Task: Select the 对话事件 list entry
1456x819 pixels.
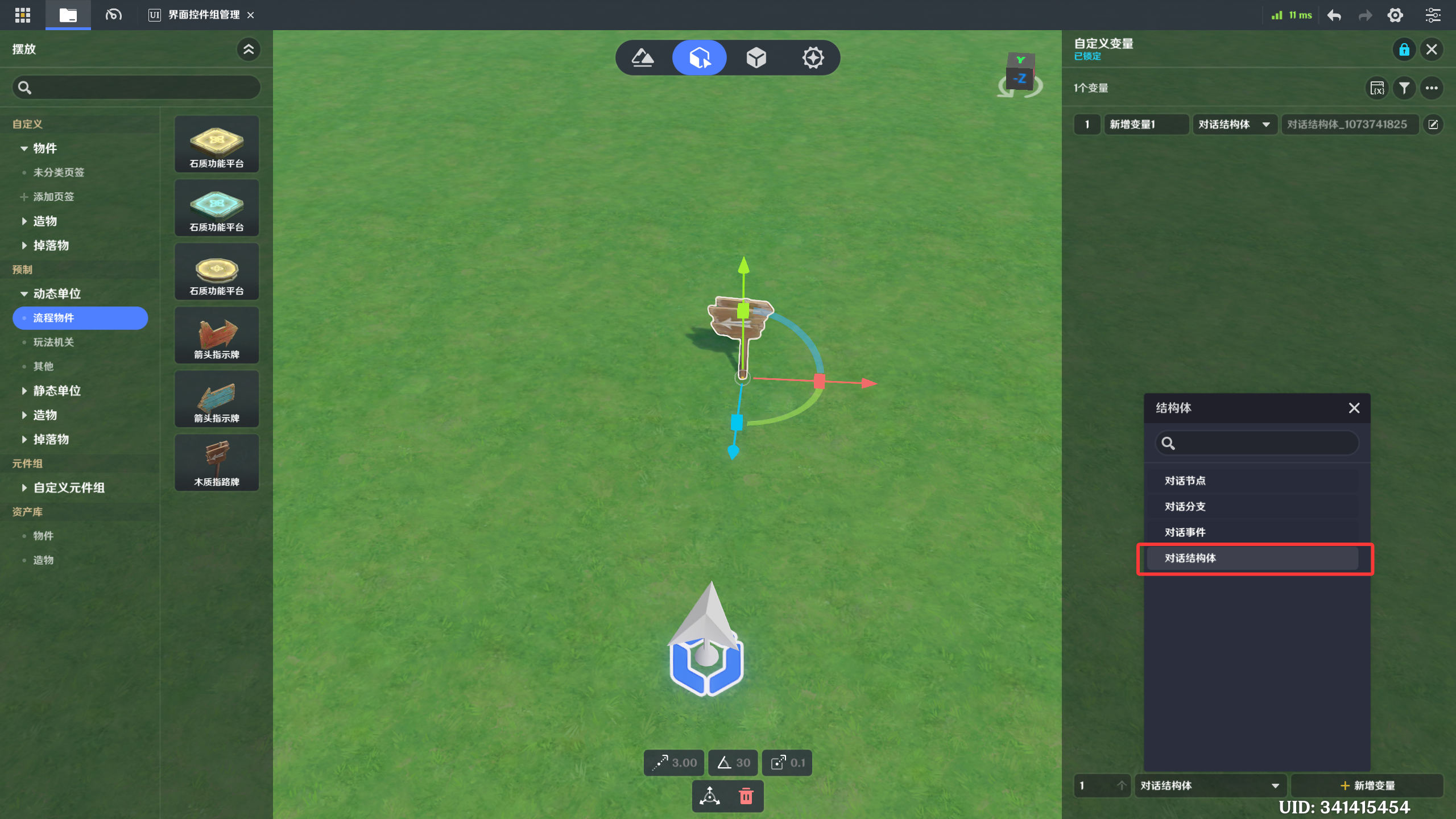Action: click(x=1251, y=532)
